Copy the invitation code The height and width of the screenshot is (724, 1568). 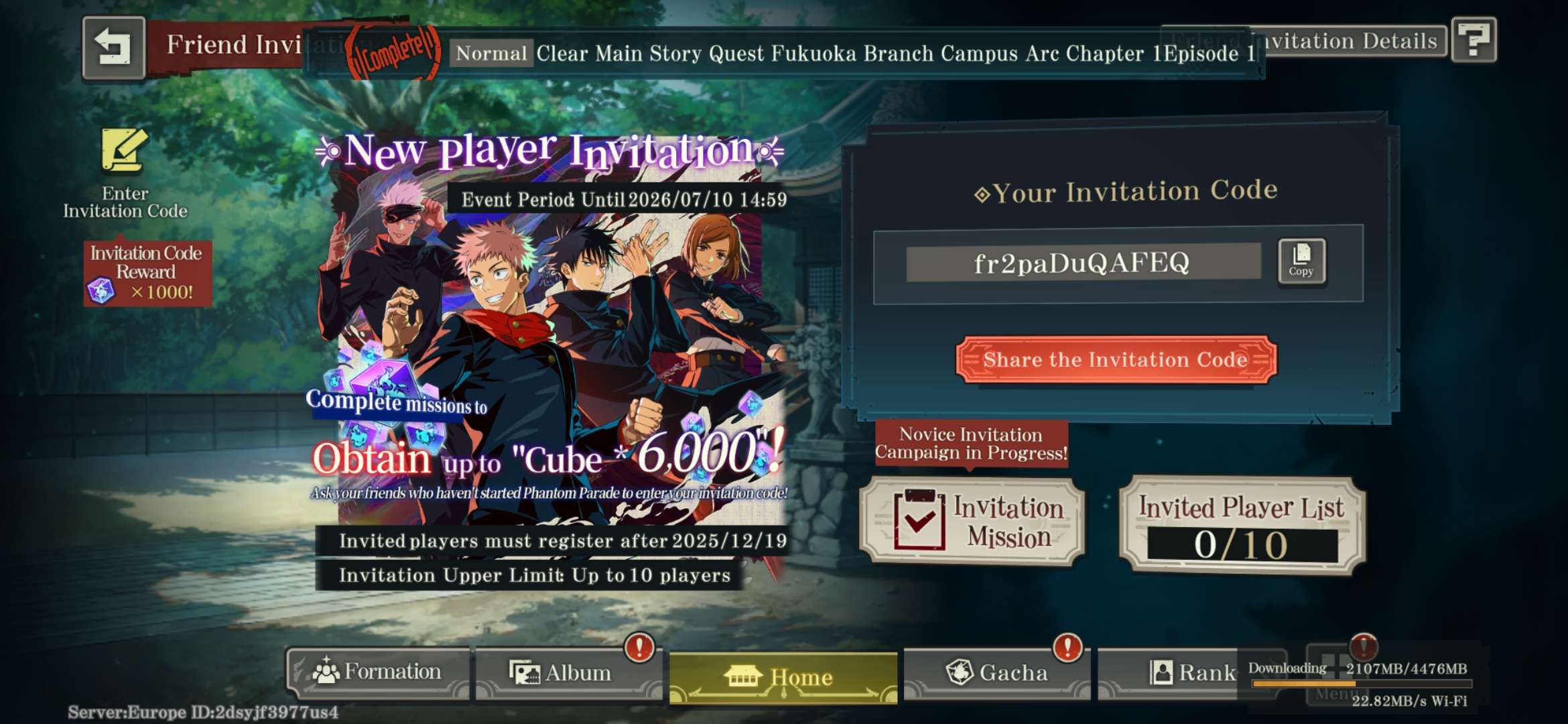[x=1301, y=261]
